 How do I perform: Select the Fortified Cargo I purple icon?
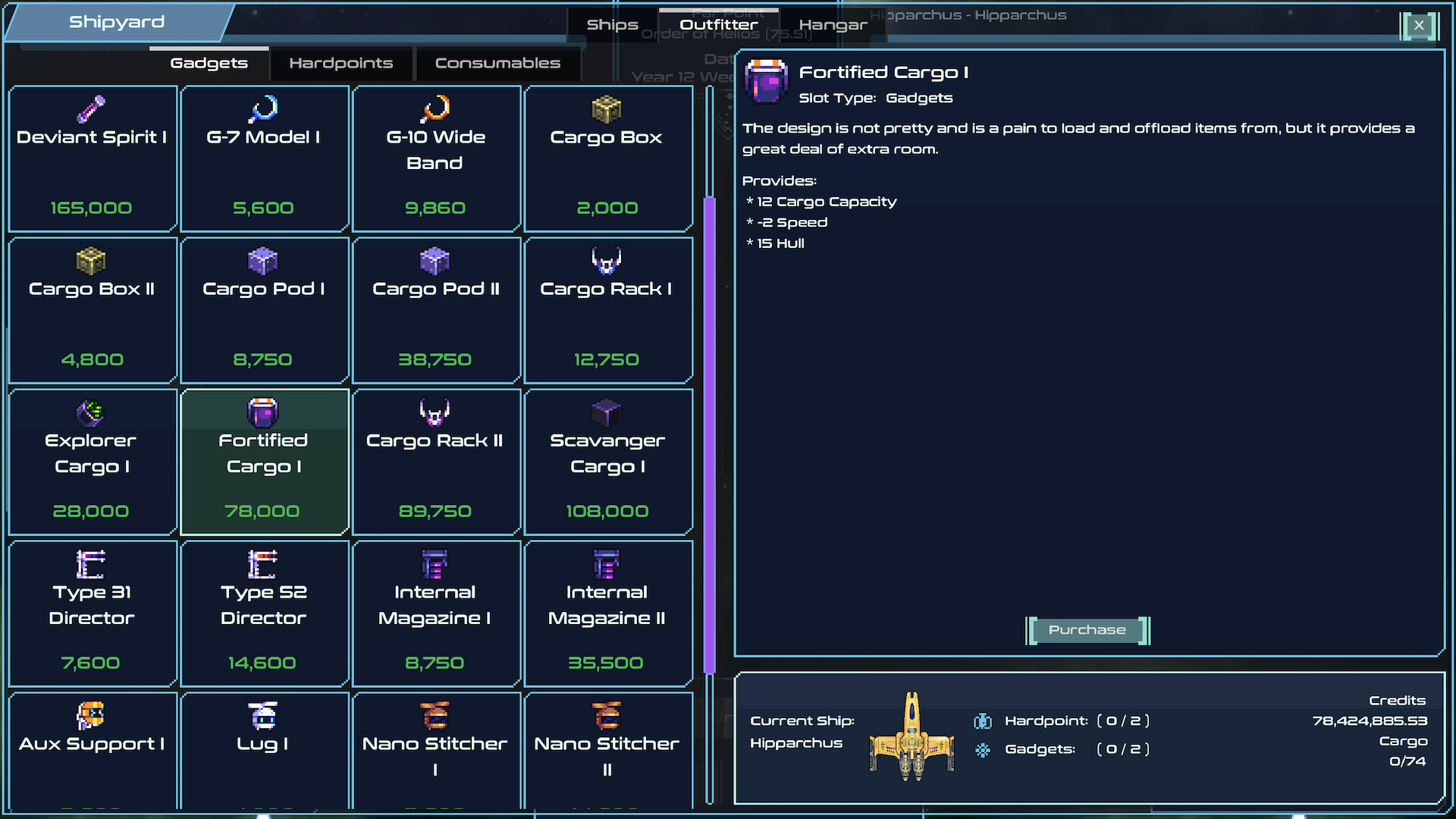264,413
